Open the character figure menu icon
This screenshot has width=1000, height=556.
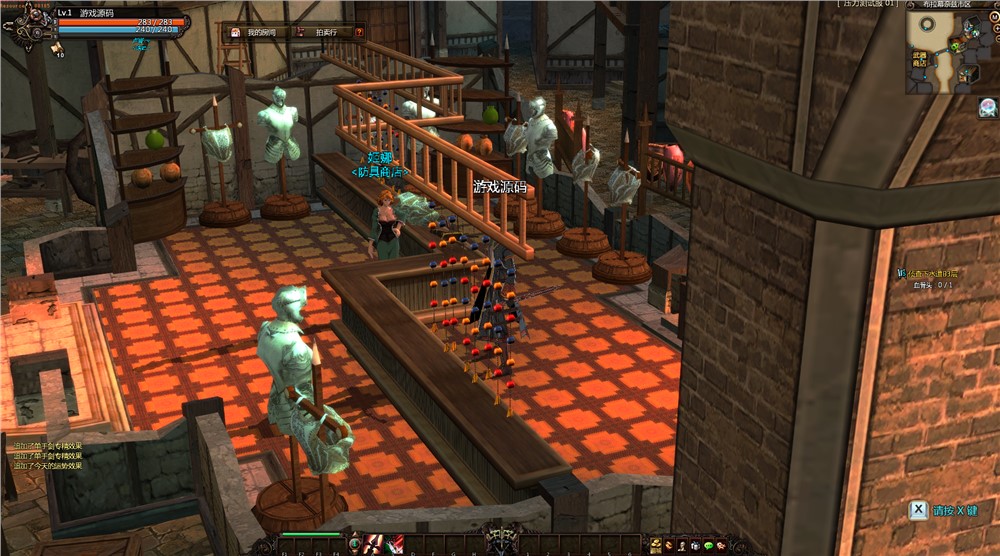point(682,545)
